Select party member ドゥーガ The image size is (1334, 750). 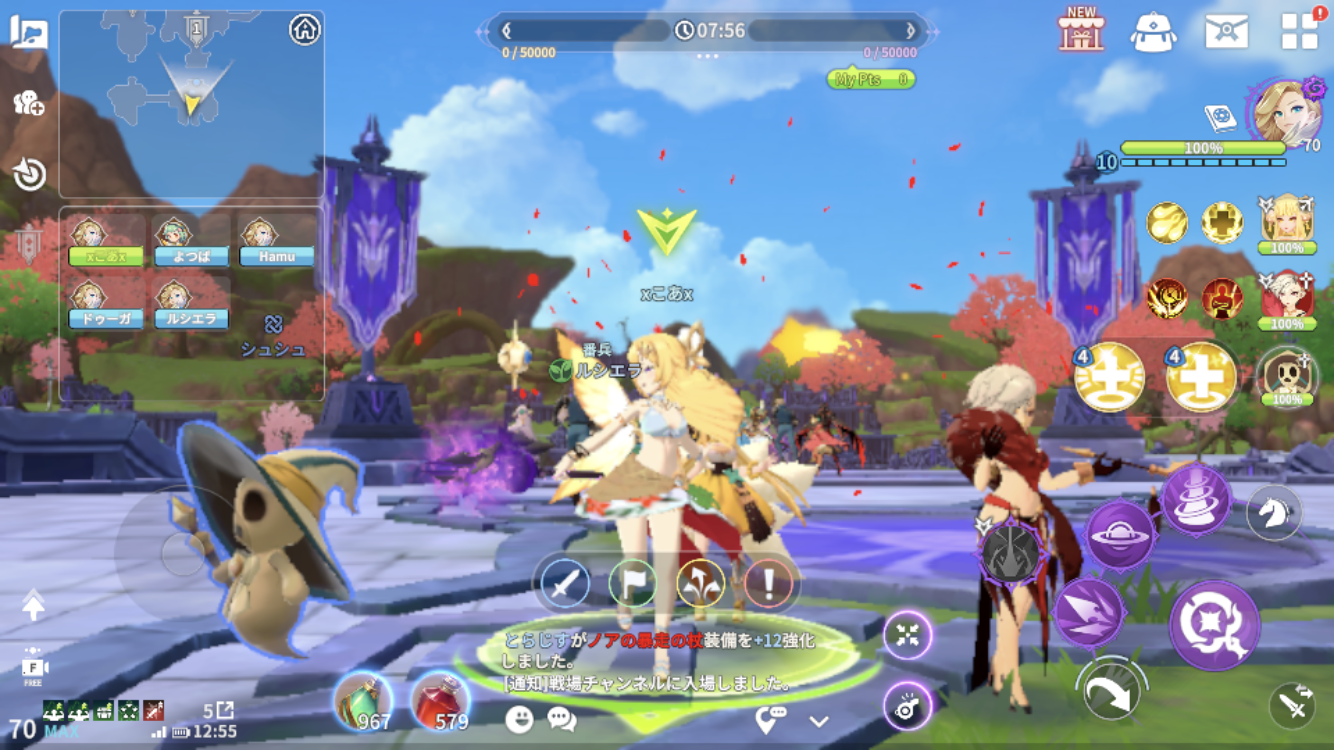coord(106,305)
